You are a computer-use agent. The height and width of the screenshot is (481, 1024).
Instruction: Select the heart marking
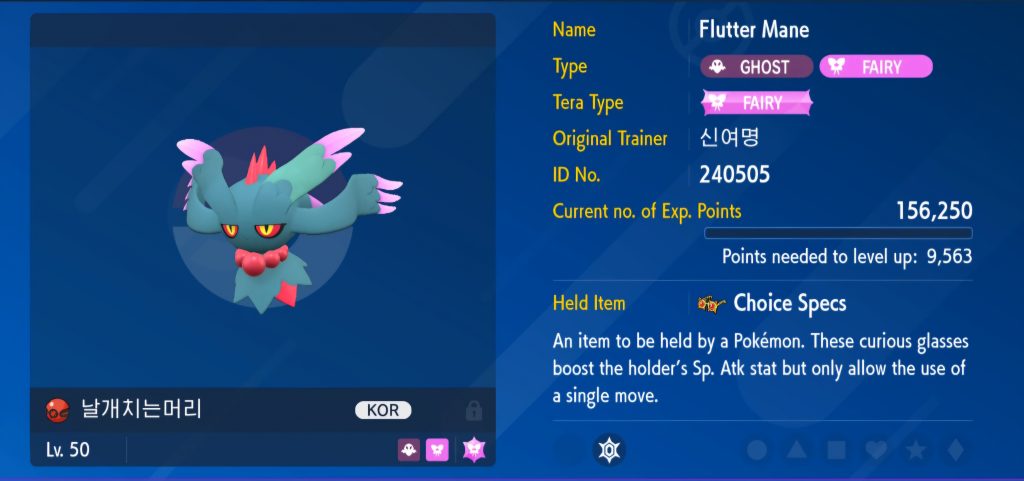coord(876,450)
